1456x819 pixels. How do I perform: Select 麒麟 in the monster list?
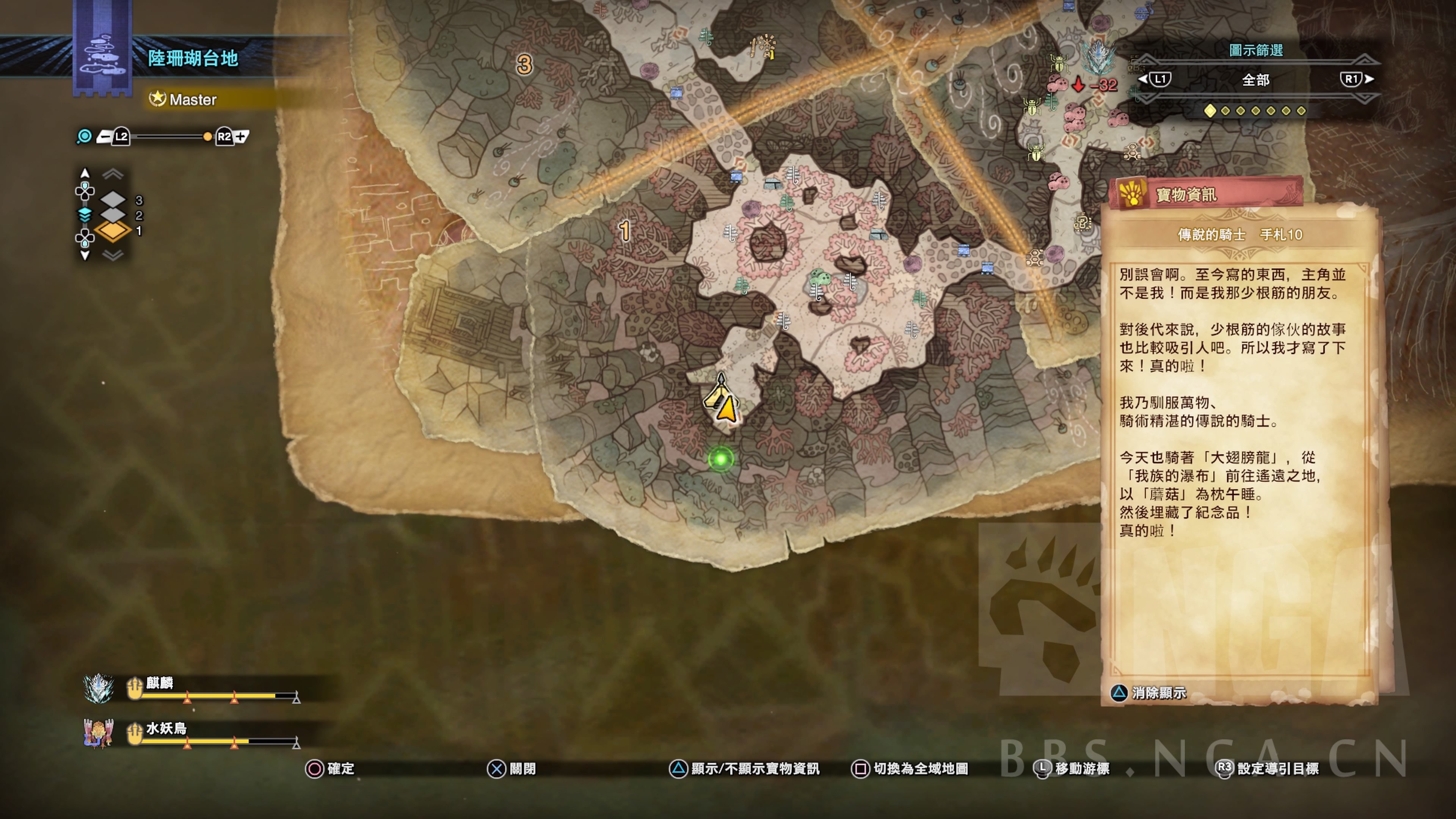tap(159, 683)
